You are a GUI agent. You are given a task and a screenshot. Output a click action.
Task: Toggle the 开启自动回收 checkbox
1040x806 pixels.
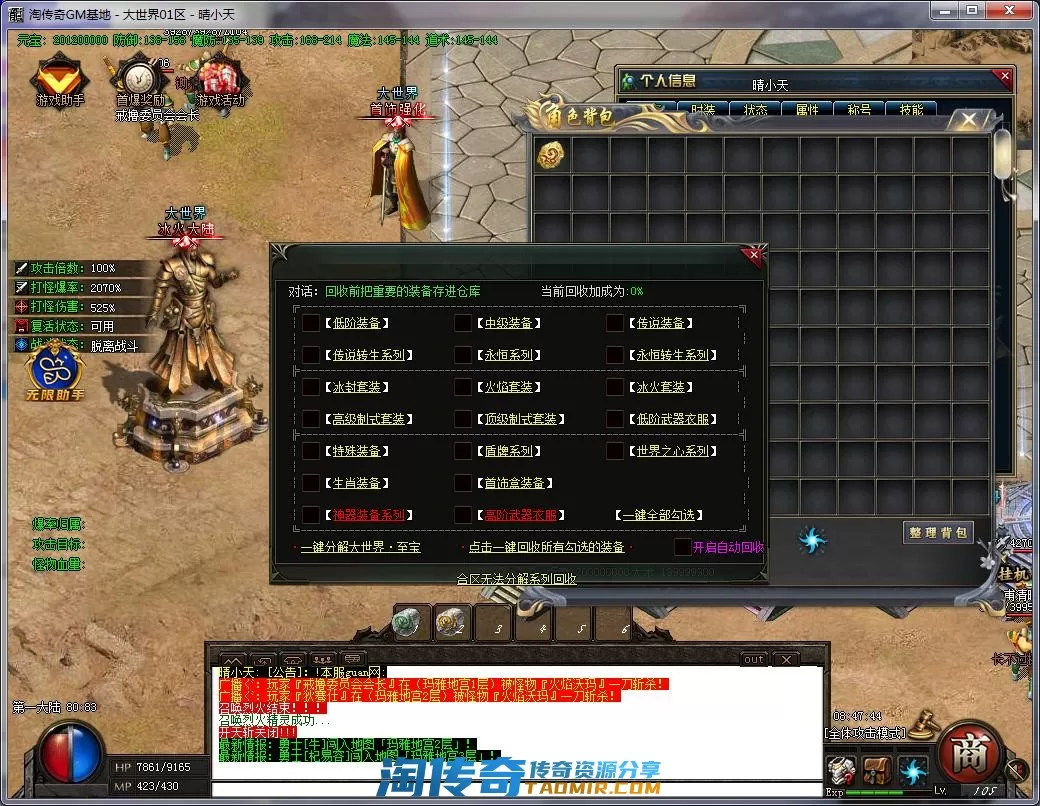pos(682,547)
